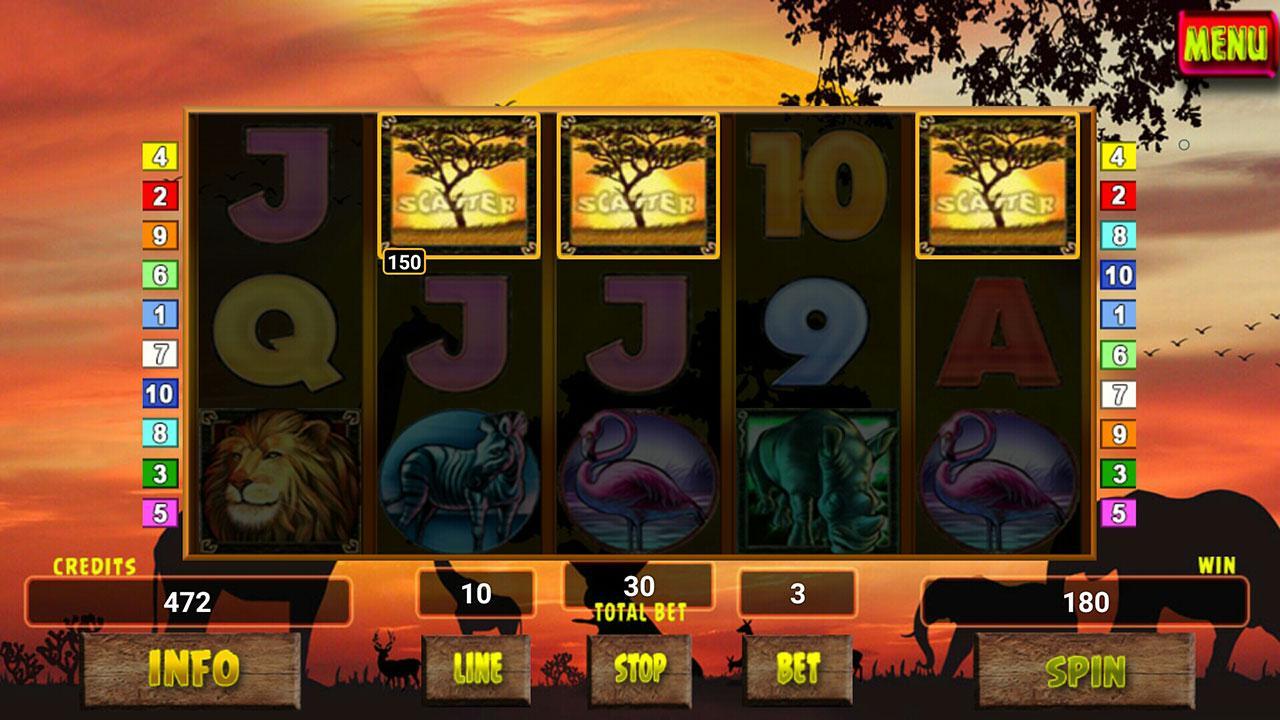Click the zebra symbol on reel two
The height and width of the screenshot is (720, 1280).
[x=460, y=470]
